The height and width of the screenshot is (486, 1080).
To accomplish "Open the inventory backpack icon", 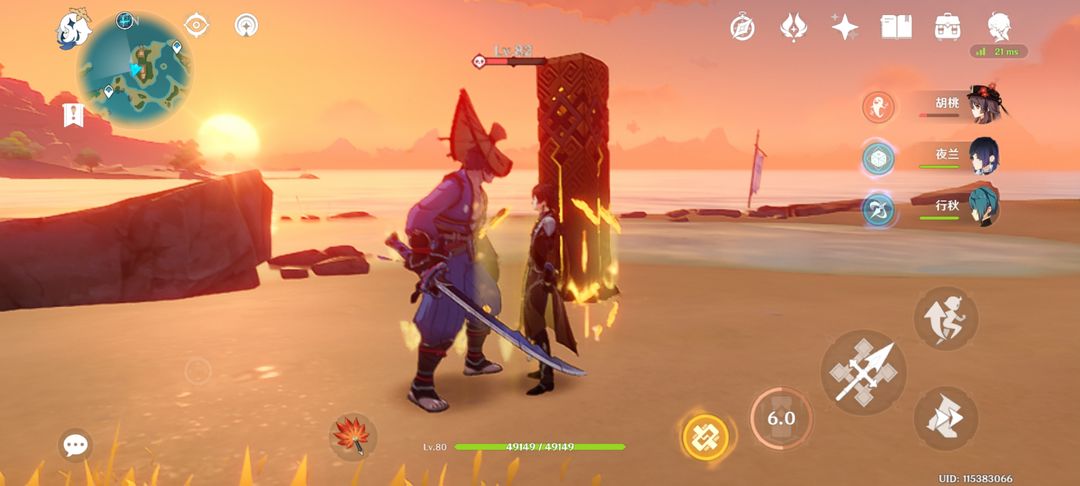I will click(x=947, y=27).
